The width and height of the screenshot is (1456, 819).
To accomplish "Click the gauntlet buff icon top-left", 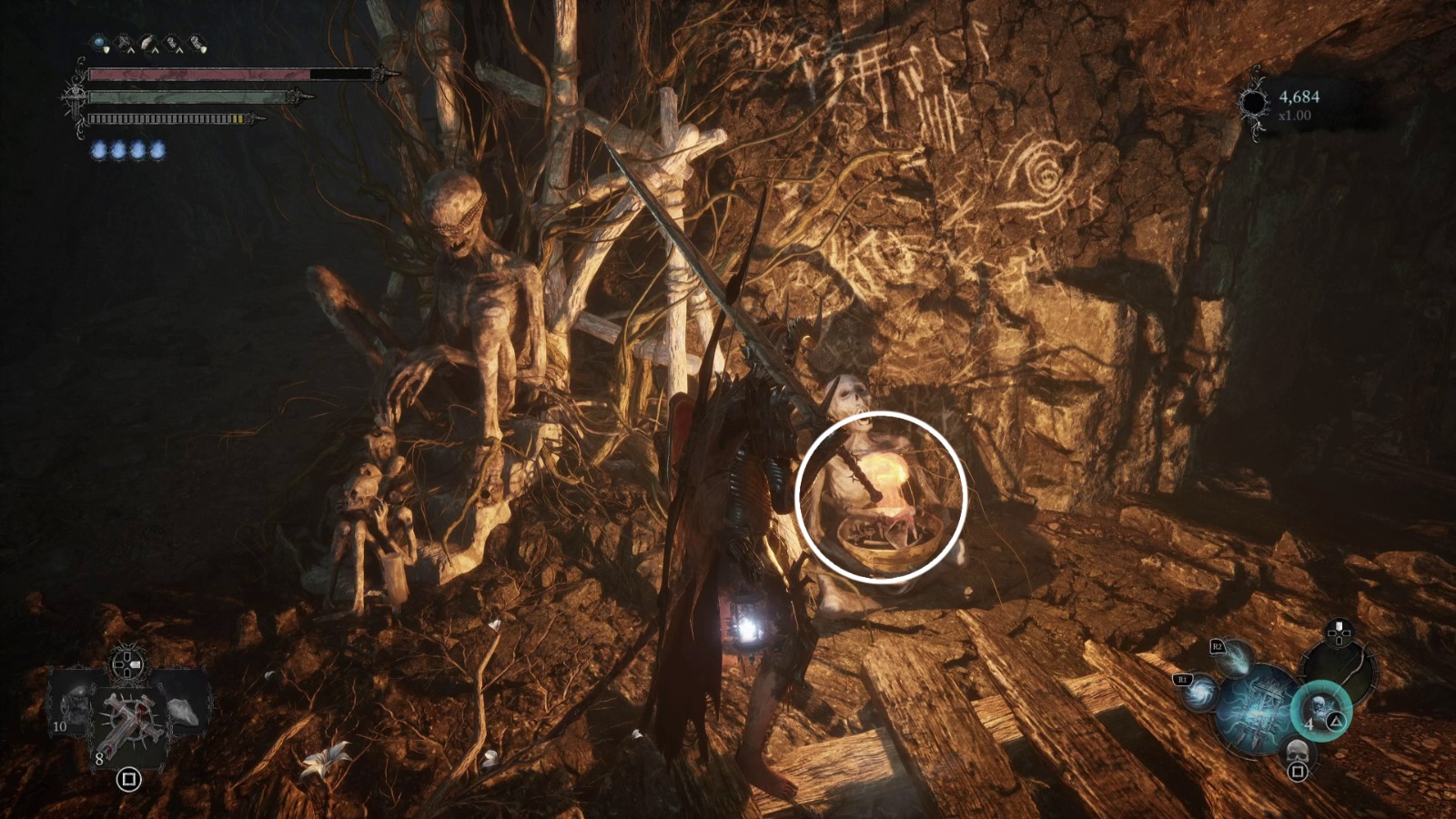I will (172, 43).
